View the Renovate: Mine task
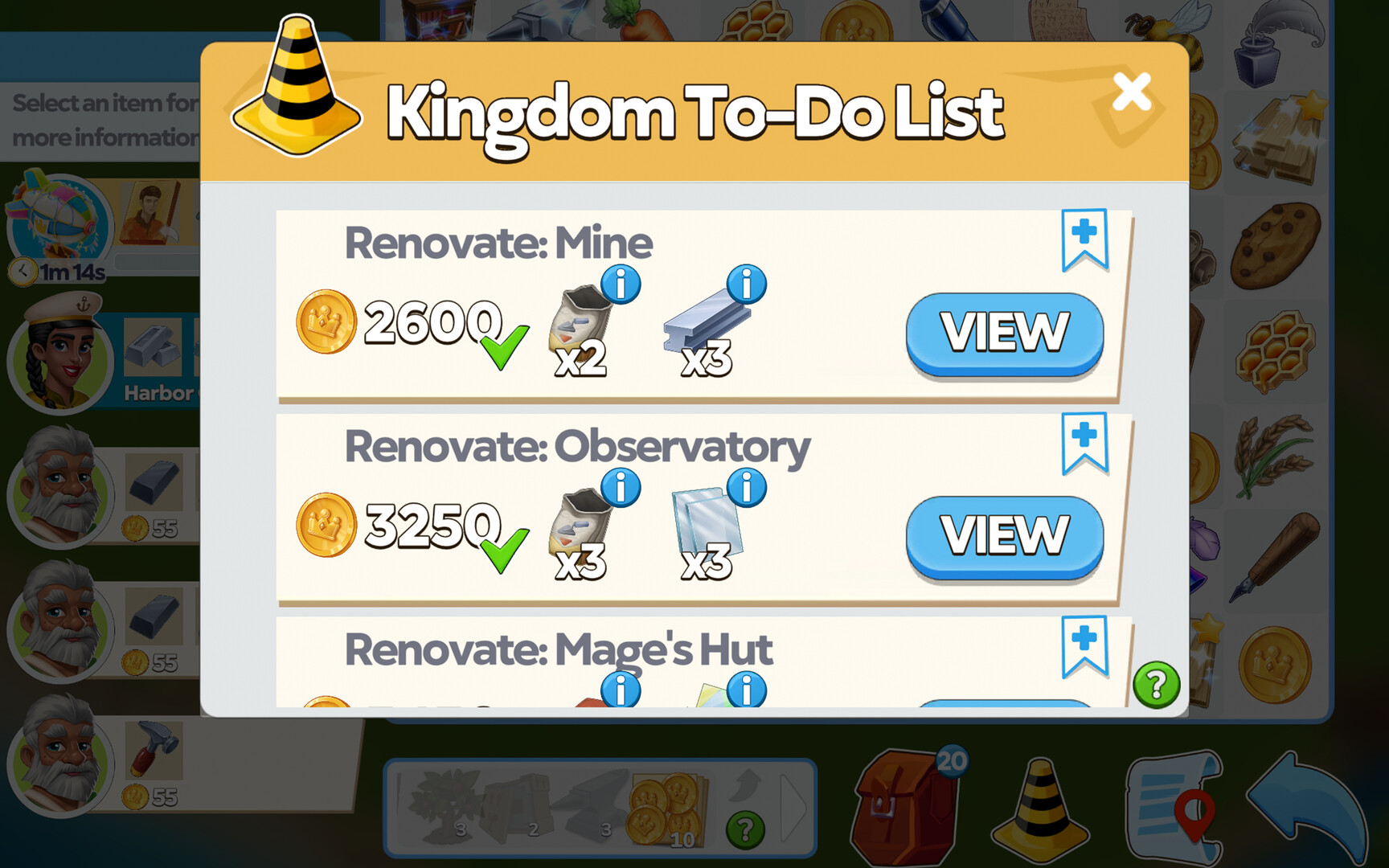This screenshot has width=1389, height=868. [x=1005, y=330]
